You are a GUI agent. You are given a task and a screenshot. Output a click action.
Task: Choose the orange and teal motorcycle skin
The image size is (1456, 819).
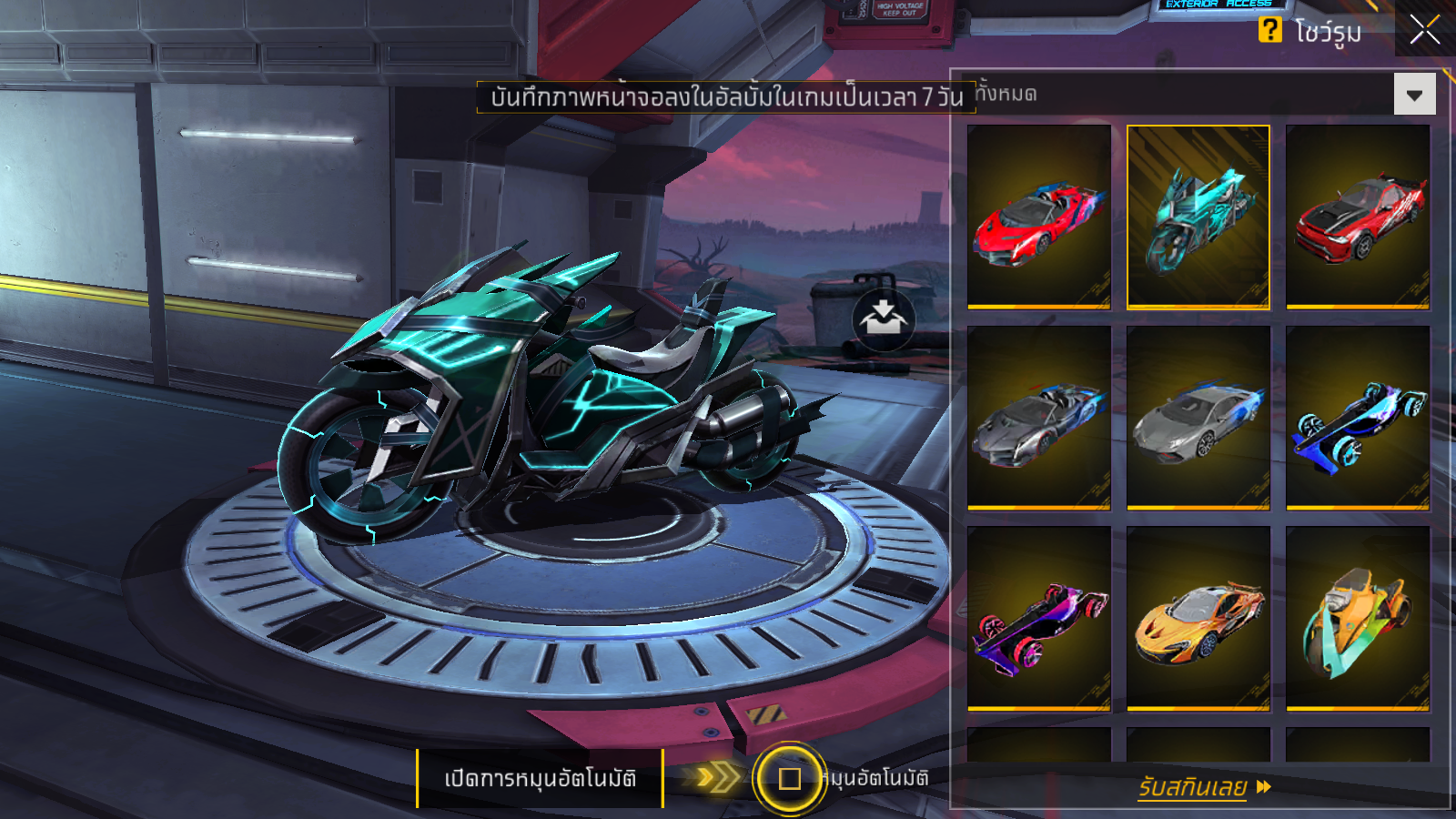[1357, 617]
